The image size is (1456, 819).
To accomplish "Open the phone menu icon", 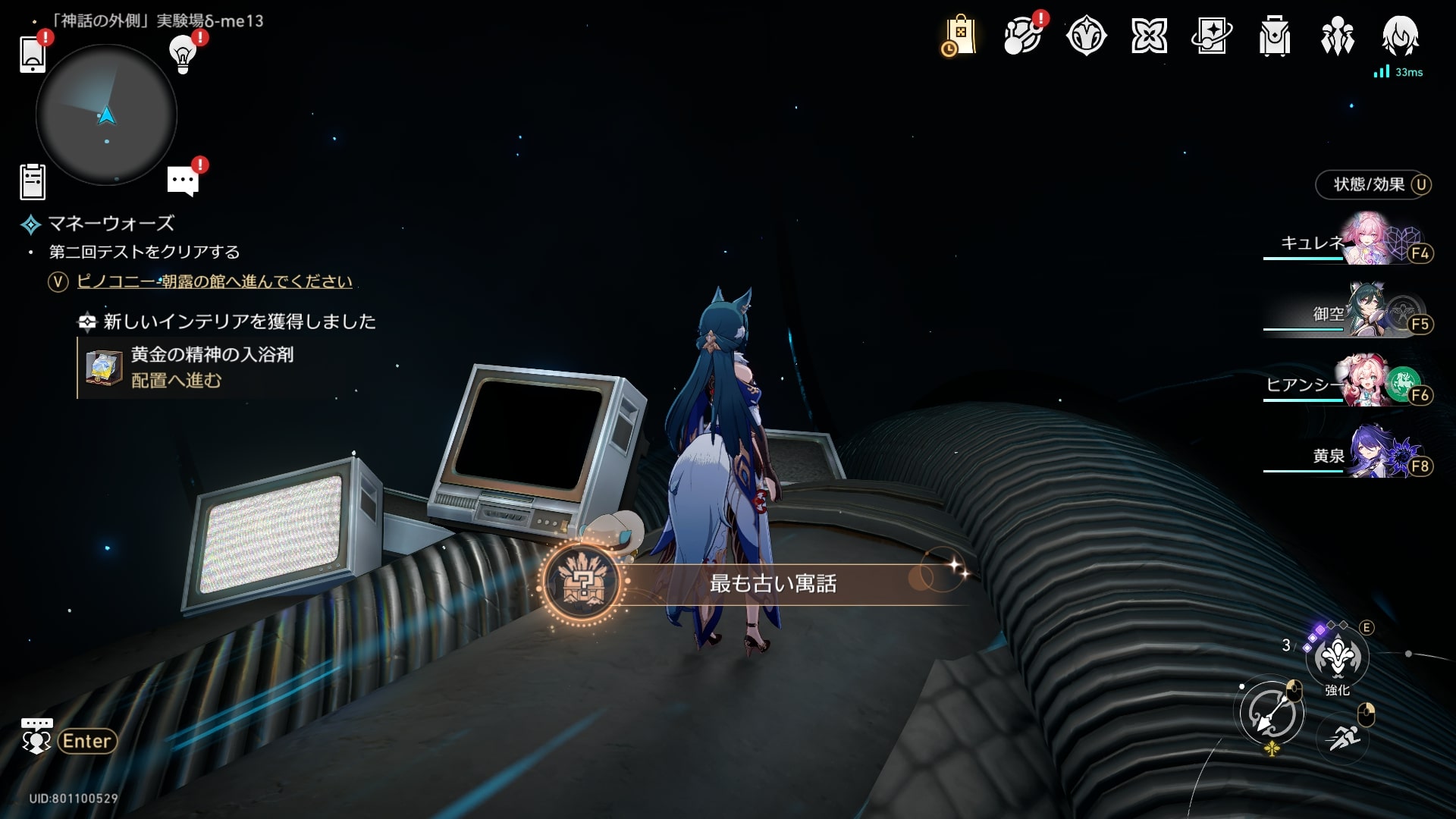I will (33, 54).
